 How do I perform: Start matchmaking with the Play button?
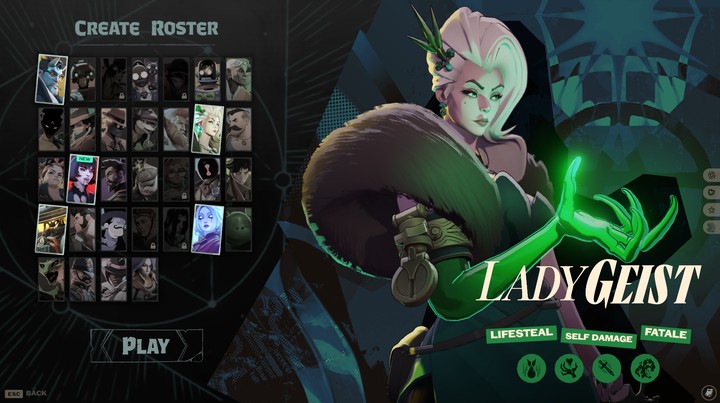click(x=146, y=346)
